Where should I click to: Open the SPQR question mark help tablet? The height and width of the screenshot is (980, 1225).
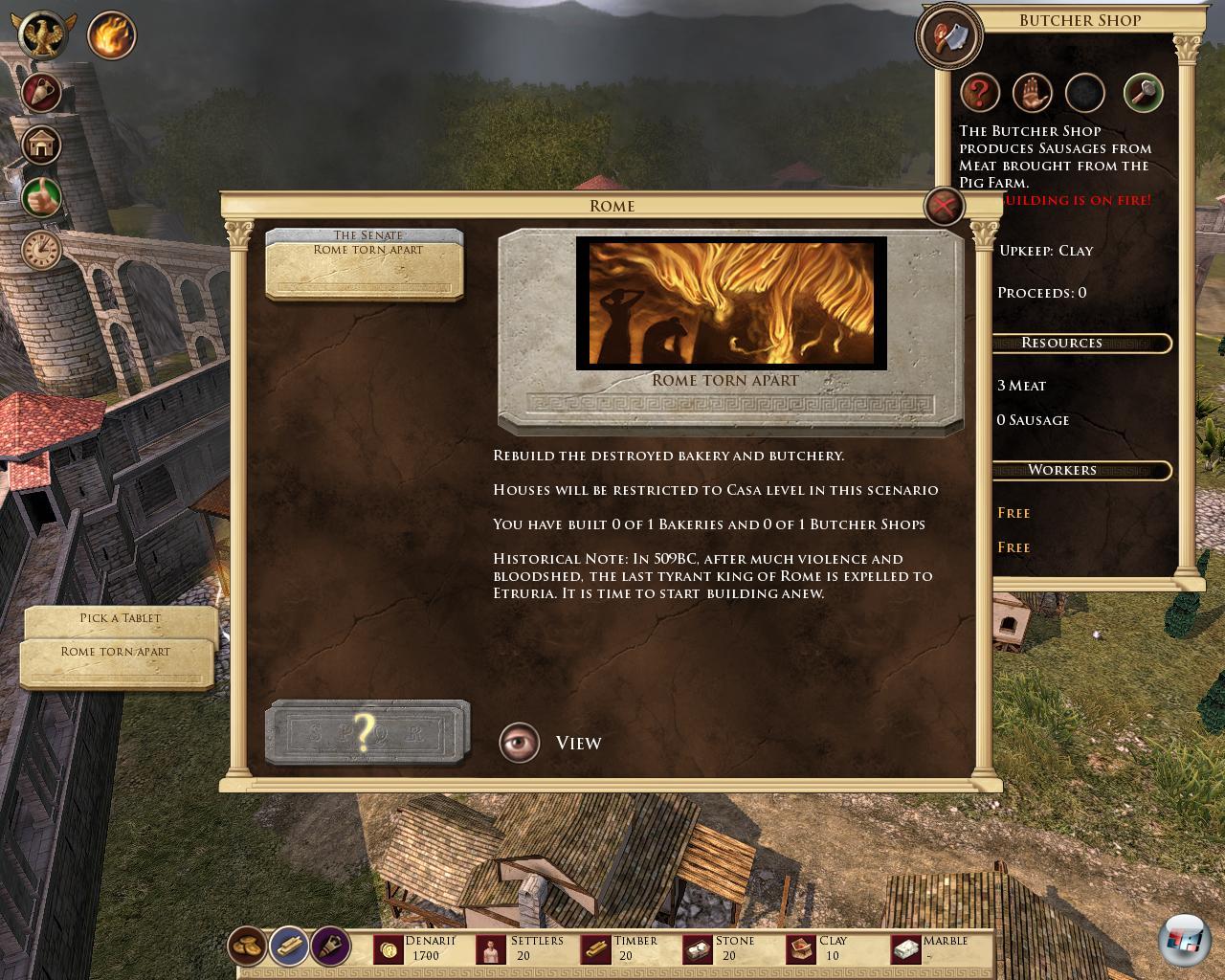[367, 733]
